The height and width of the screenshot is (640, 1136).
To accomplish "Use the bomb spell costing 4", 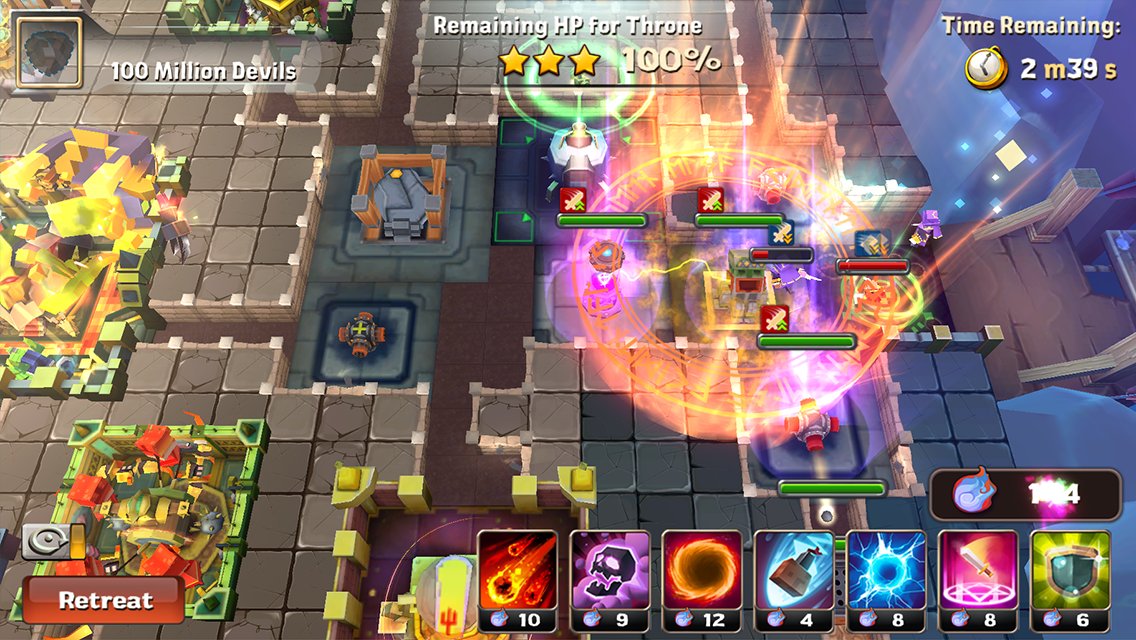I will click(794, 572).
